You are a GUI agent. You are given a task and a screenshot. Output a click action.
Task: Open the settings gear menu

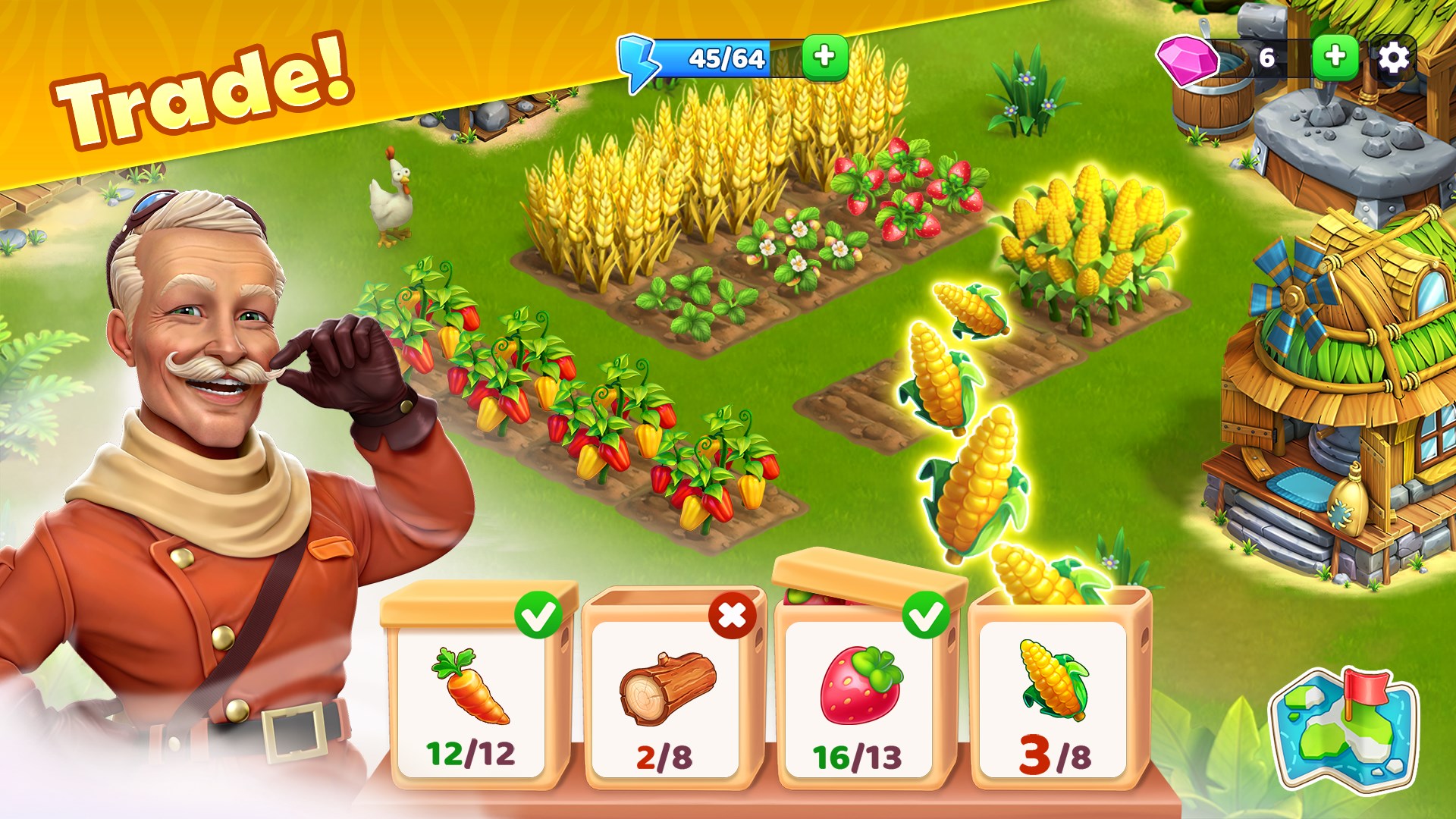(1394, 57)
